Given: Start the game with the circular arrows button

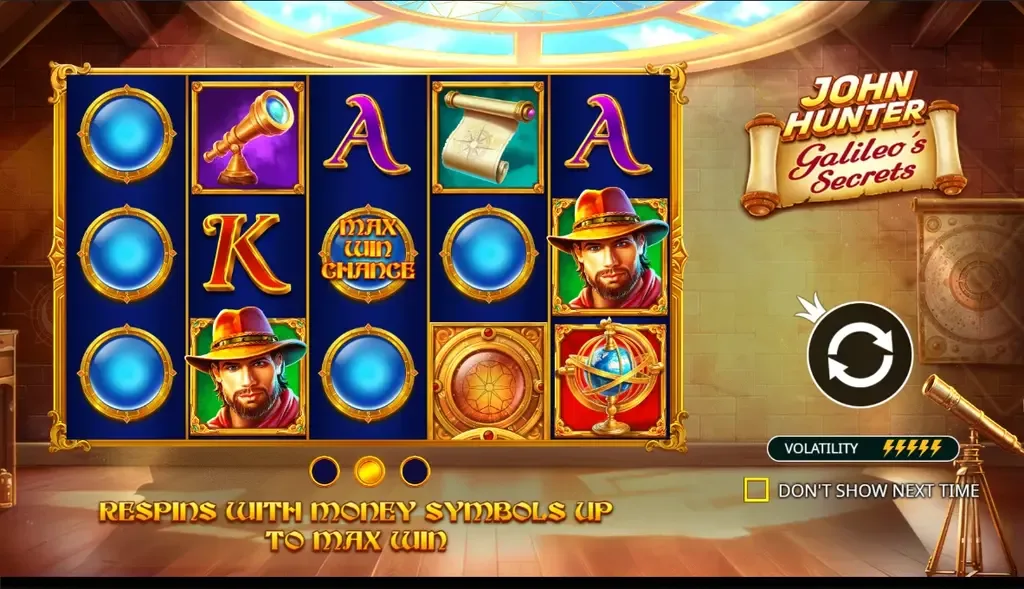Looking at the screenshot, I should coord(860,354).
